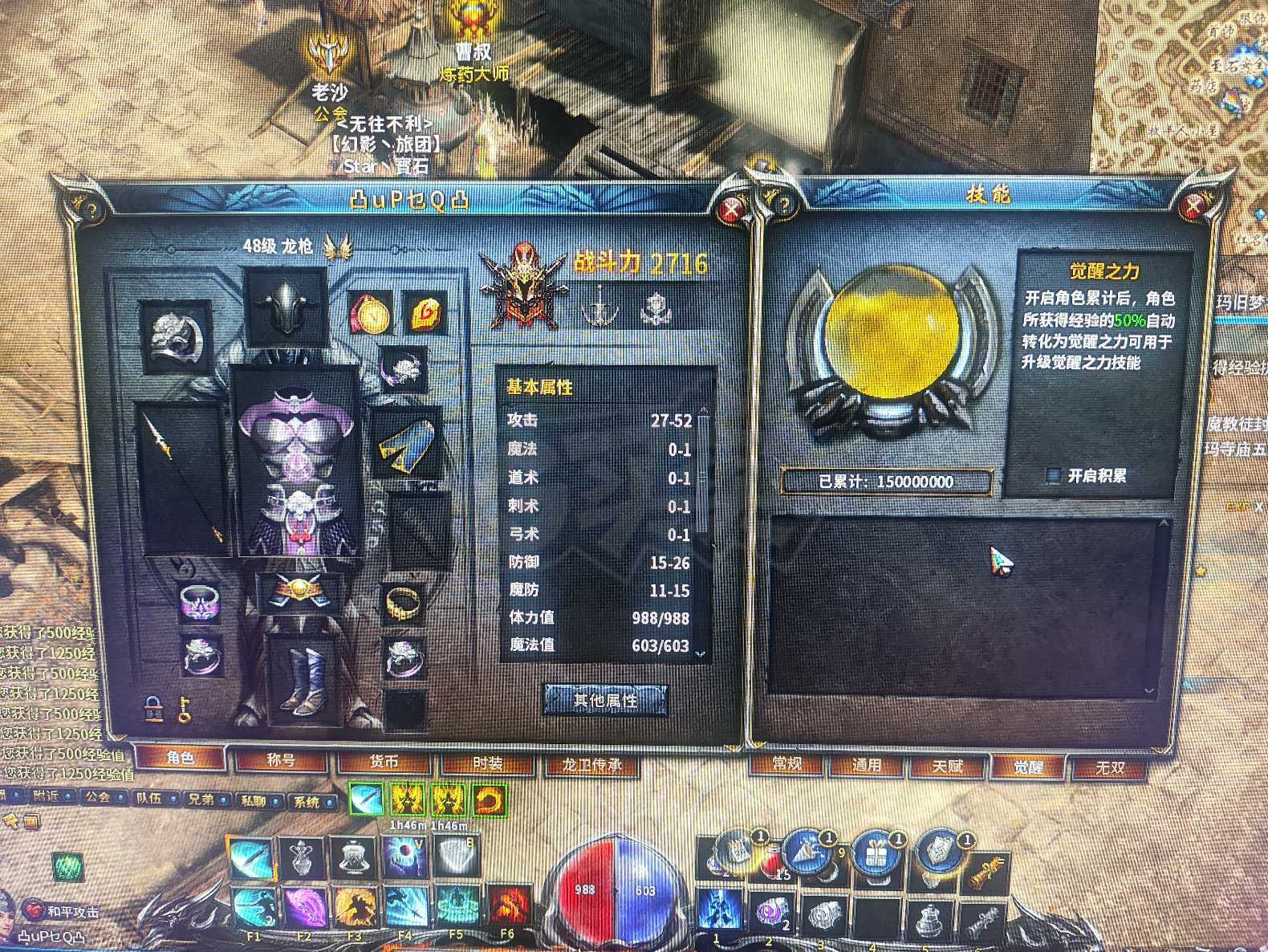Switch to the 天赋 tab
1268x952 pixels.
pos(947,766)
